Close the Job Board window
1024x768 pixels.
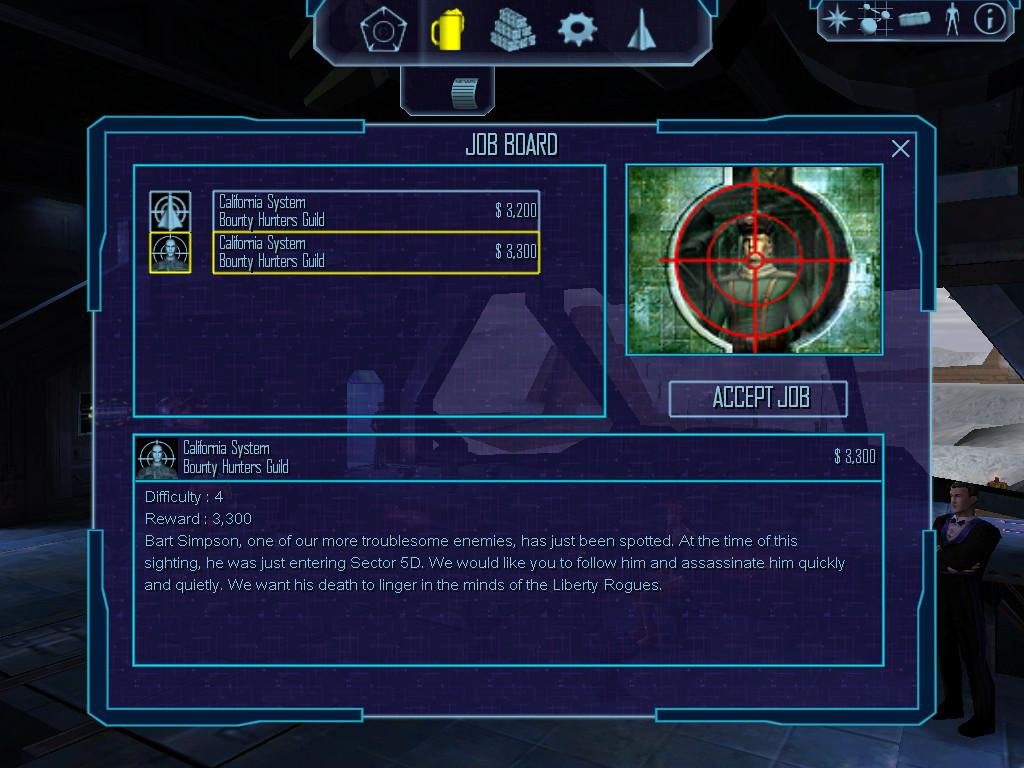(x=900, y=149)
